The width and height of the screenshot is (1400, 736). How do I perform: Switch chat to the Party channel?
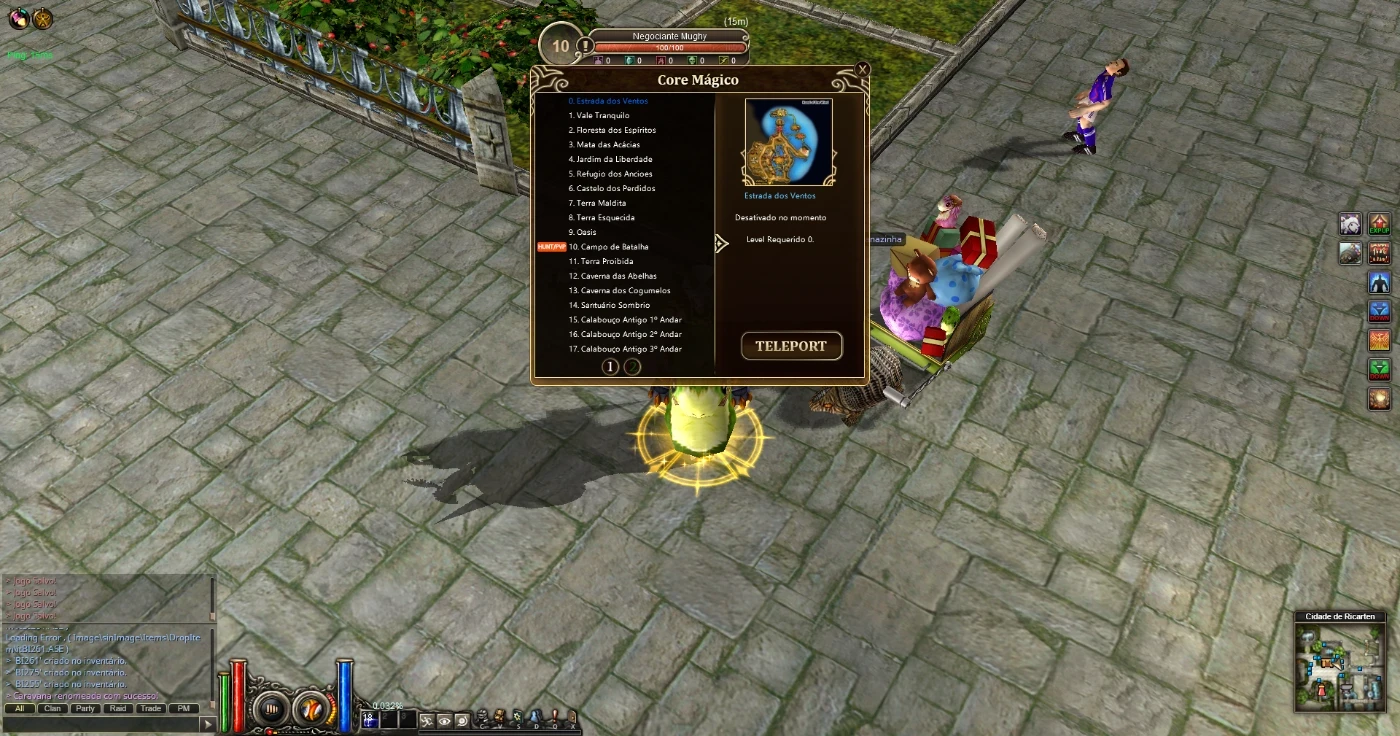85,708
